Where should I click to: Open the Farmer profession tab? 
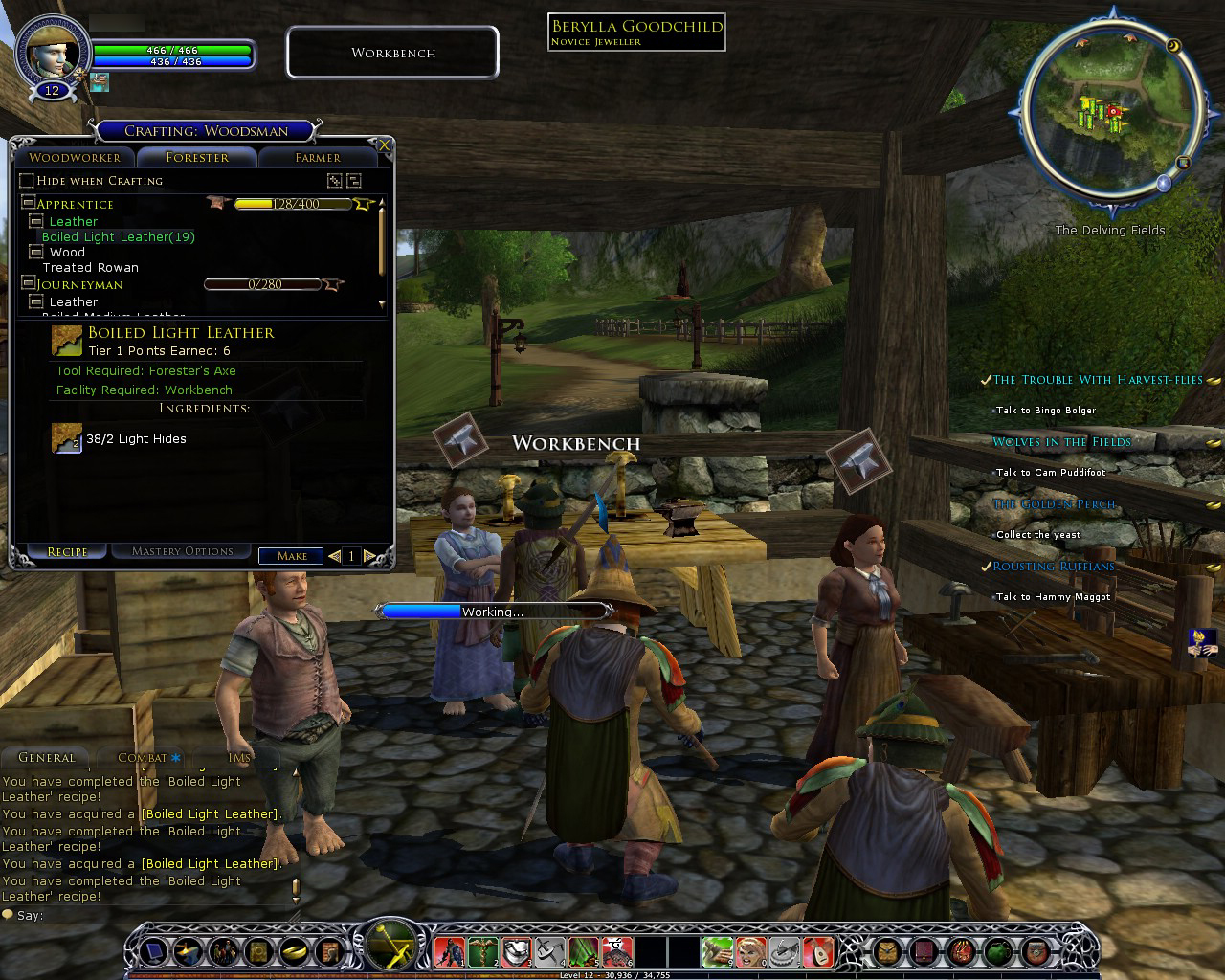318,158
